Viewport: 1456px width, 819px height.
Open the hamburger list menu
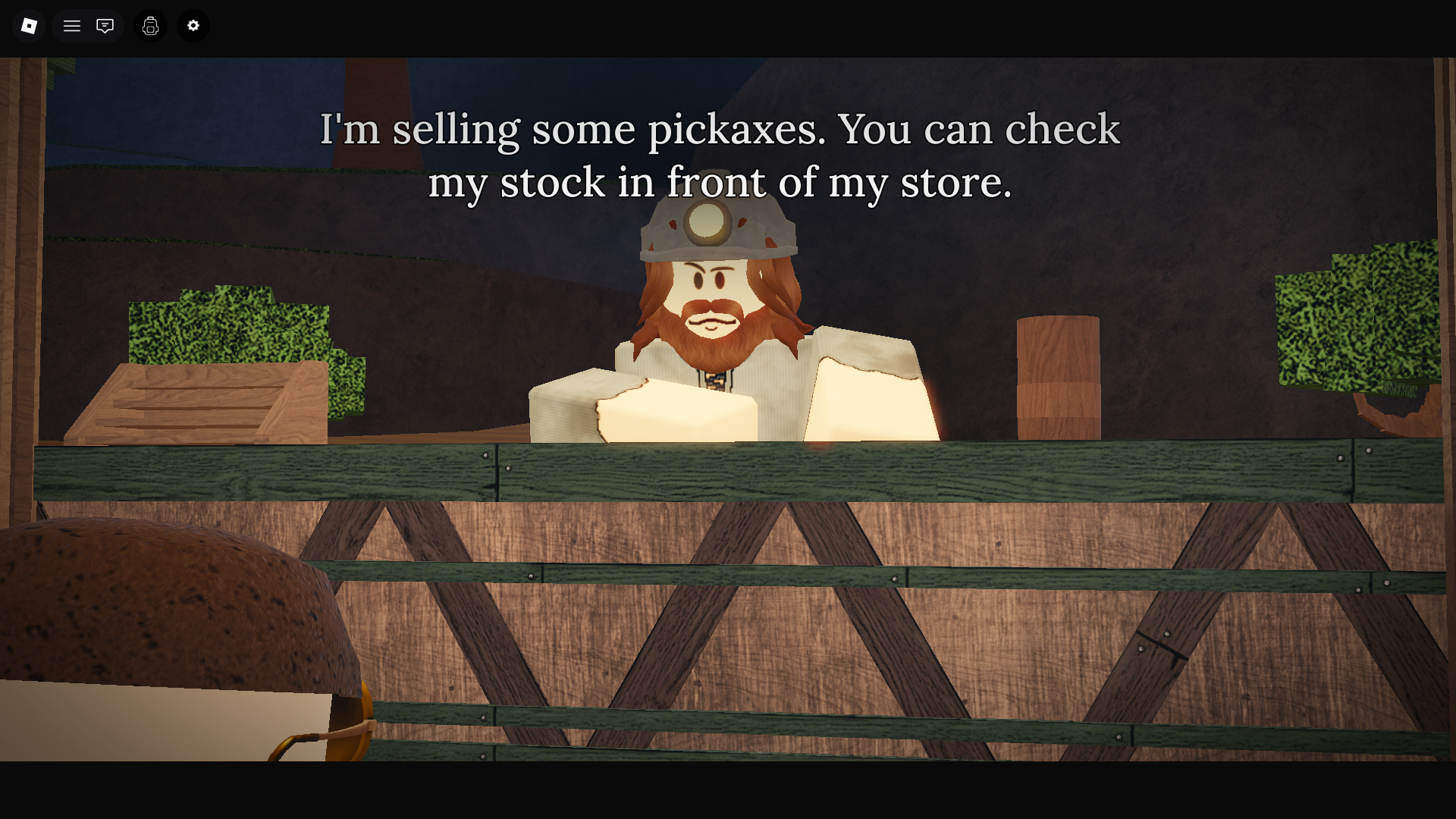[x=72, y=26]
